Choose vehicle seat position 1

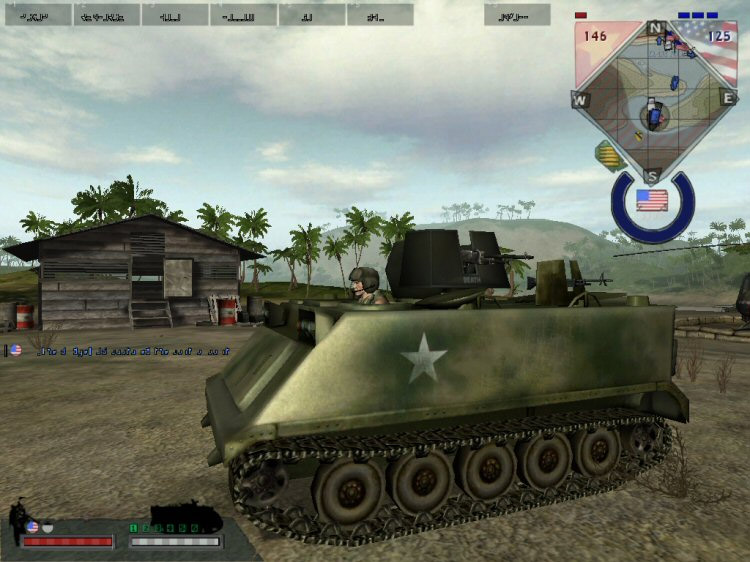[x=133, y=527]
